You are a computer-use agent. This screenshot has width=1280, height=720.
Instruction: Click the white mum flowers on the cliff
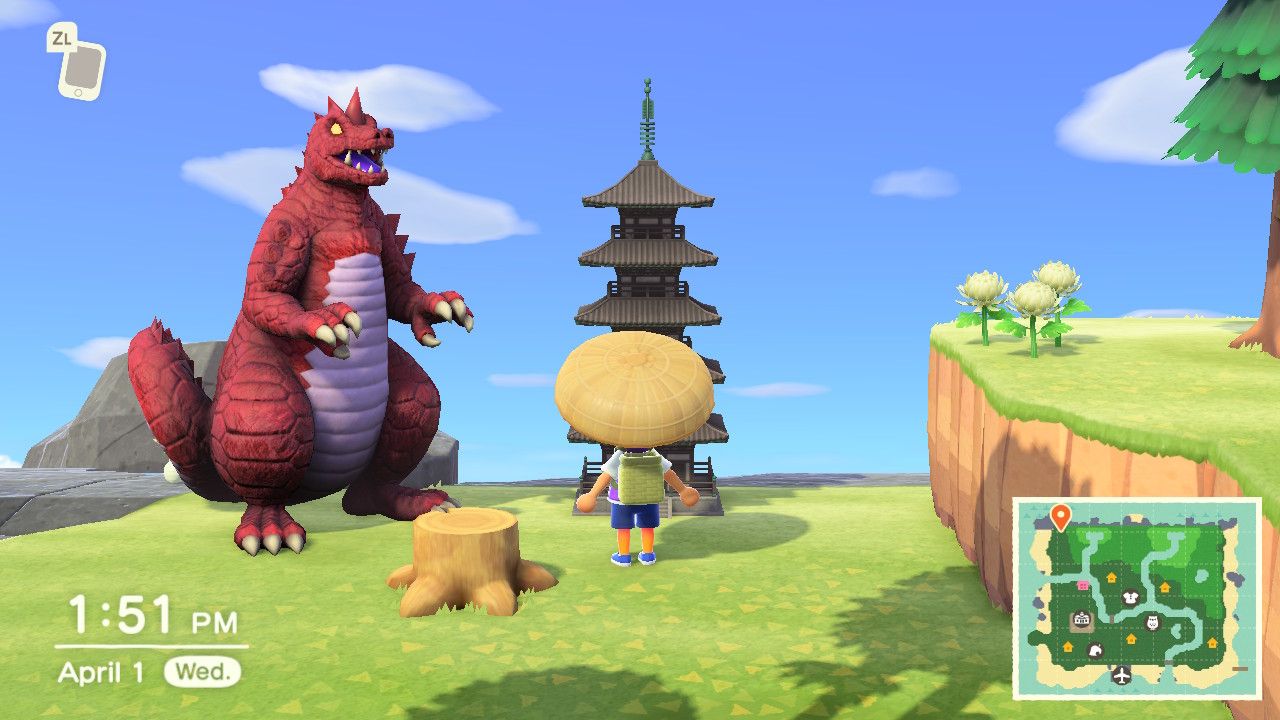coord(1020,295)
